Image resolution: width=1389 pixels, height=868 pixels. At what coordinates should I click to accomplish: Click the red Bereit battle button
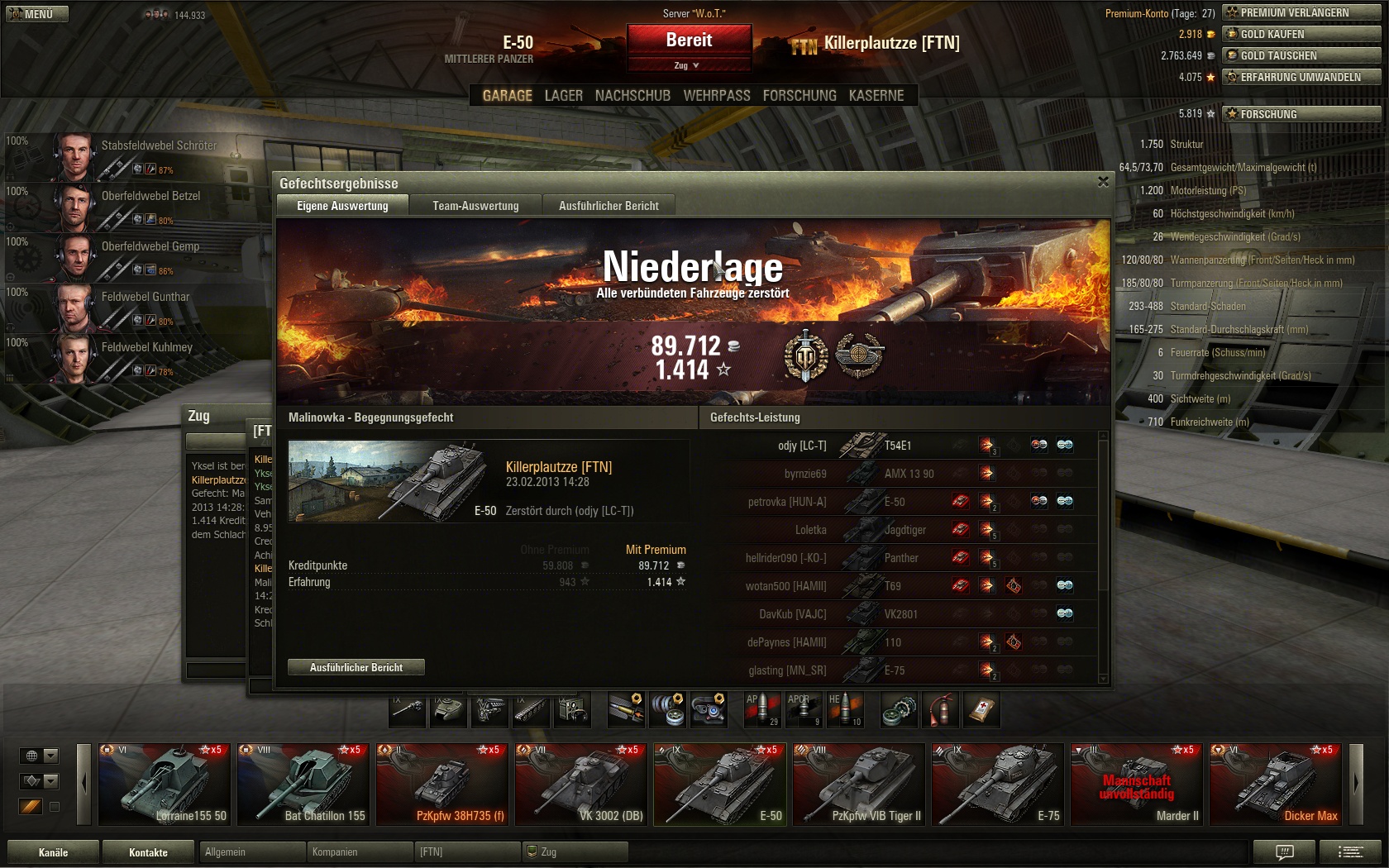coord(689,40)
